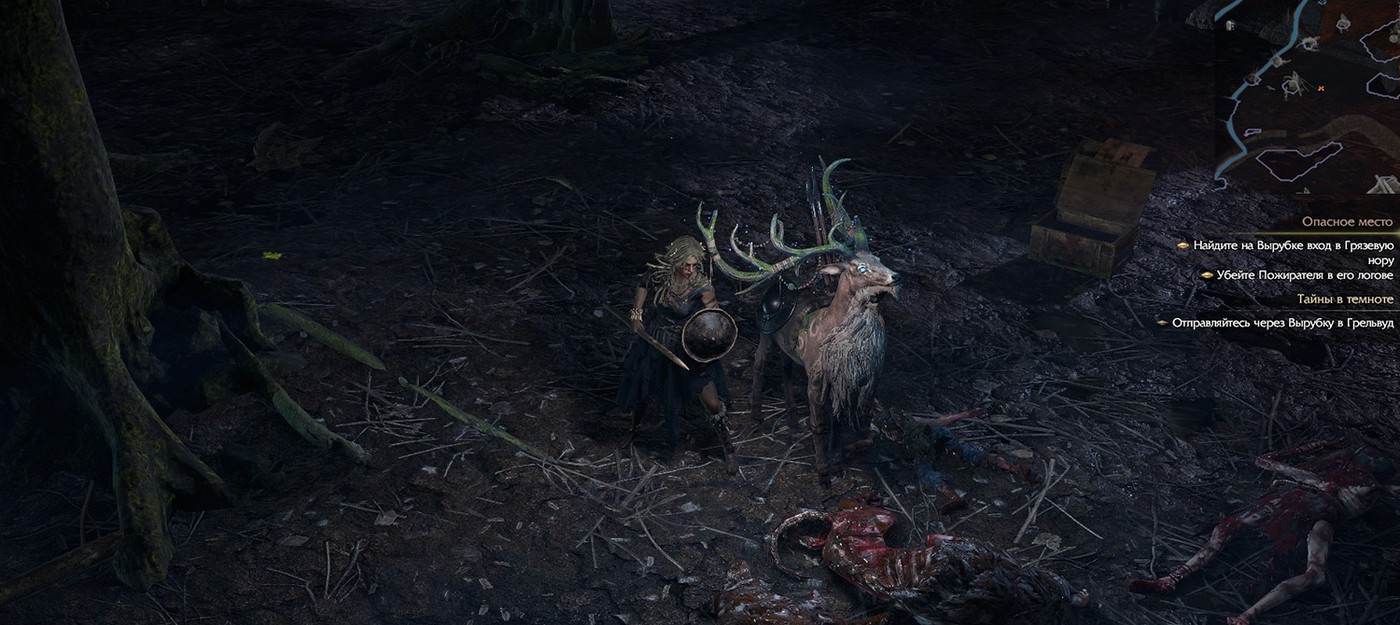
Task: Choose objective "Отправляйтесь через Вырубку в Грельвуд"
Action: (1282, 323)
